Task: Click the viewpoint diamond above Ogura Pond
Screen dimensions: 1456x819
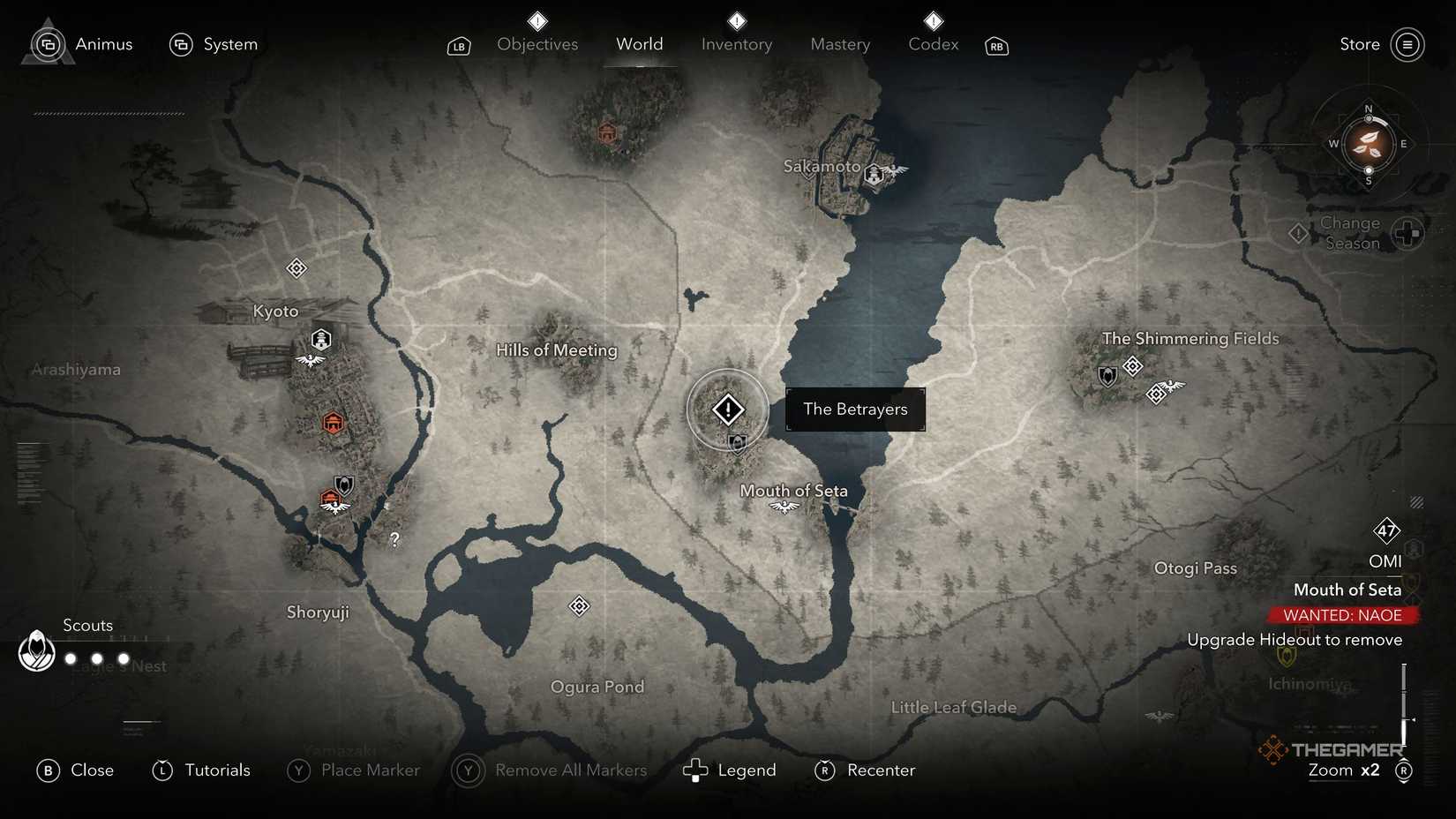Action: coord(578,606)
